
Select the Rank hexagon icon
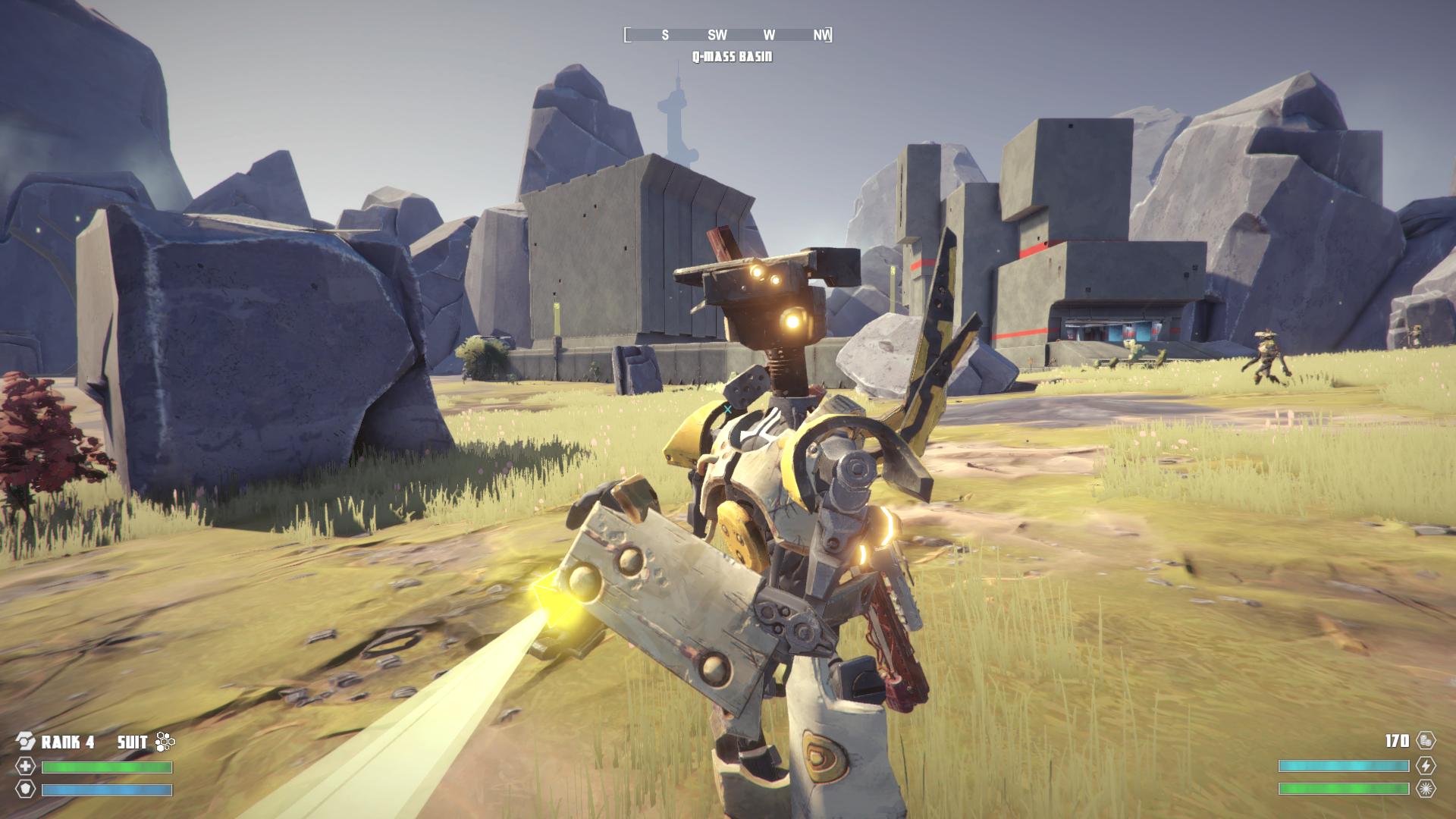click(26, 740)
